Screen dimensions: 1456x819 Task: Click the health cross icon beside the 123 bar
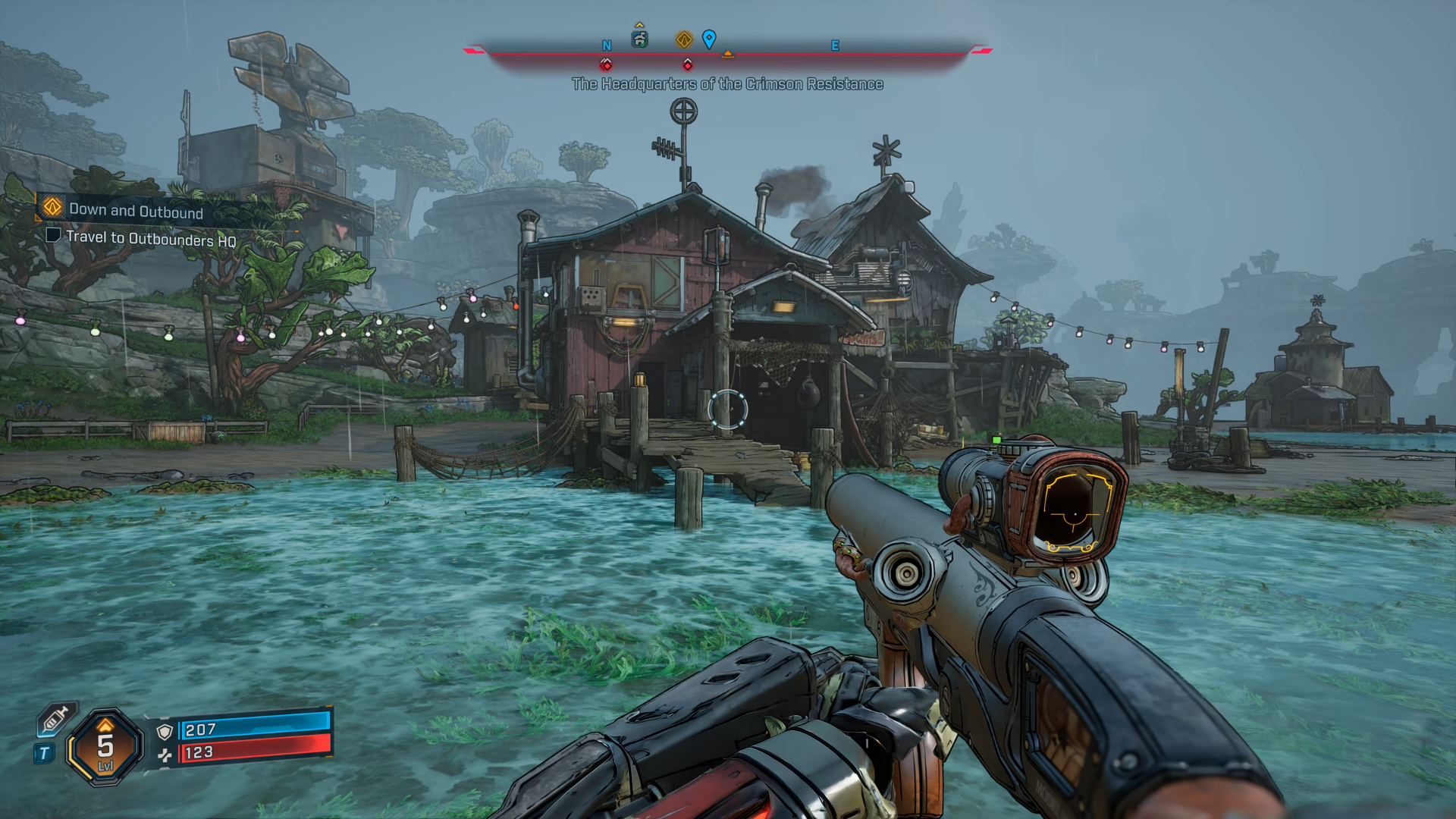tap(166, 755)
